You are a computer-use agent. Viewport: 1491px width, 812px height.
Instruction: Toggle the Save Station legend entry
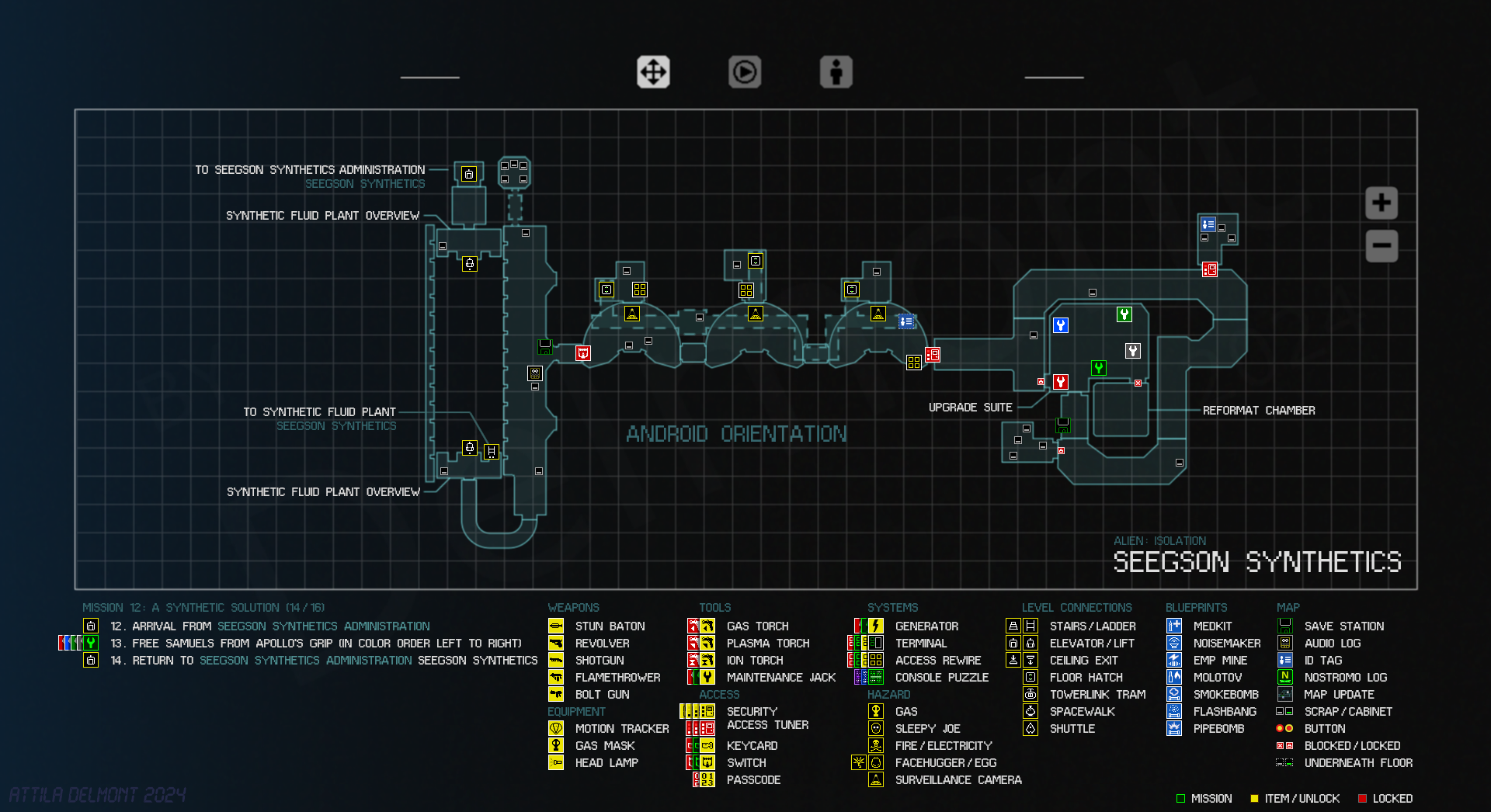1343,626
